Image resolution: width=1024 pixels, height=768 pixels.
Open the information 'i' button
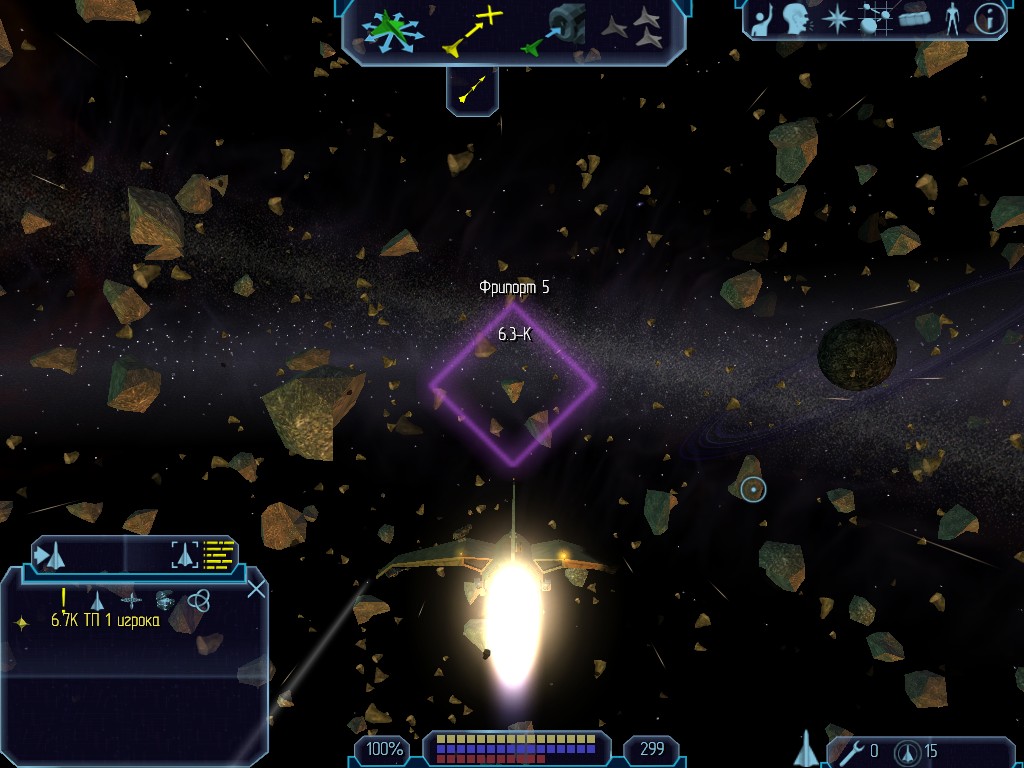pos(989,19)
